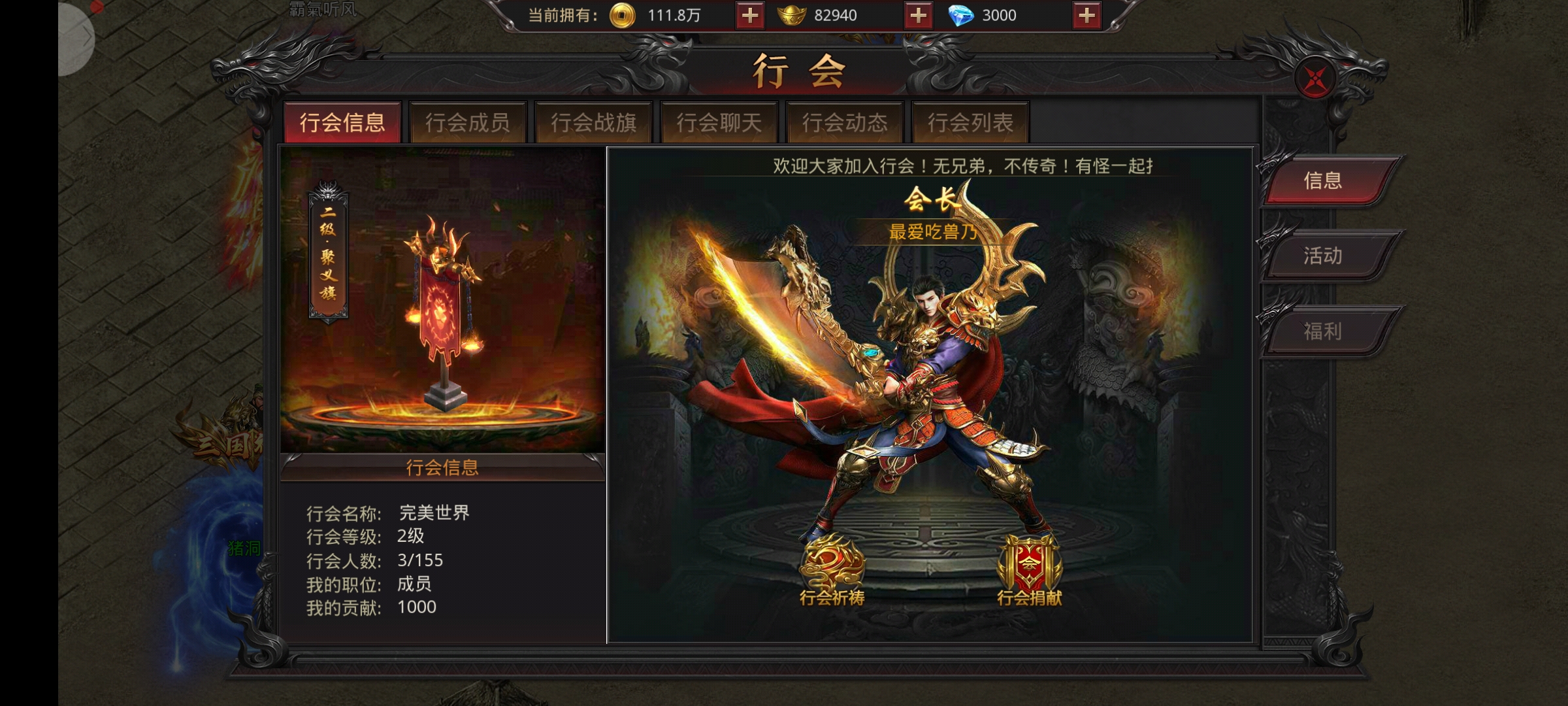This screenshot has width=1568, height=706.
Task: Open the 行会聊天 tab
Action: [719, 122]
